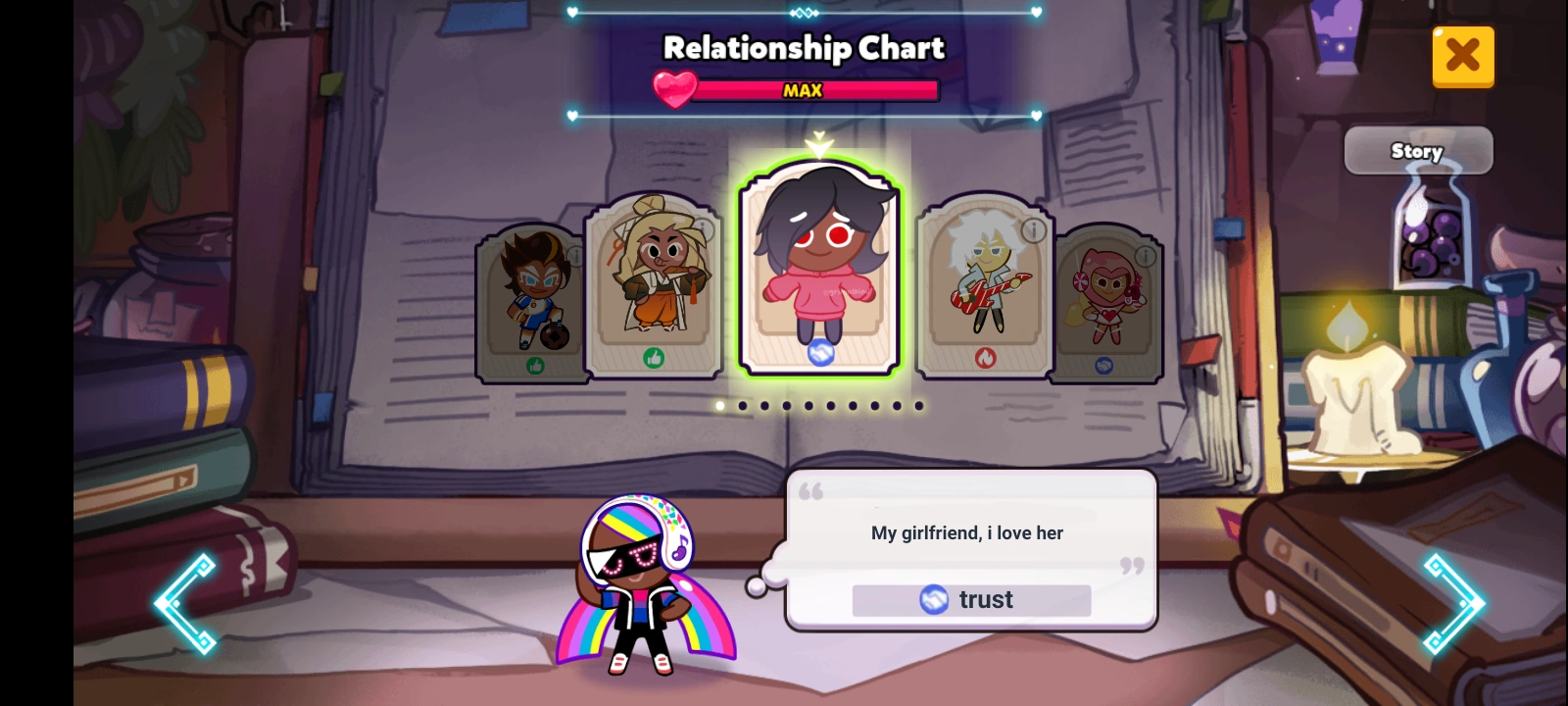Click the pink heart icon beside the relationship gauge
Image resolution: width=1568 pixels, height=706 pixels.
coord(677,87)
